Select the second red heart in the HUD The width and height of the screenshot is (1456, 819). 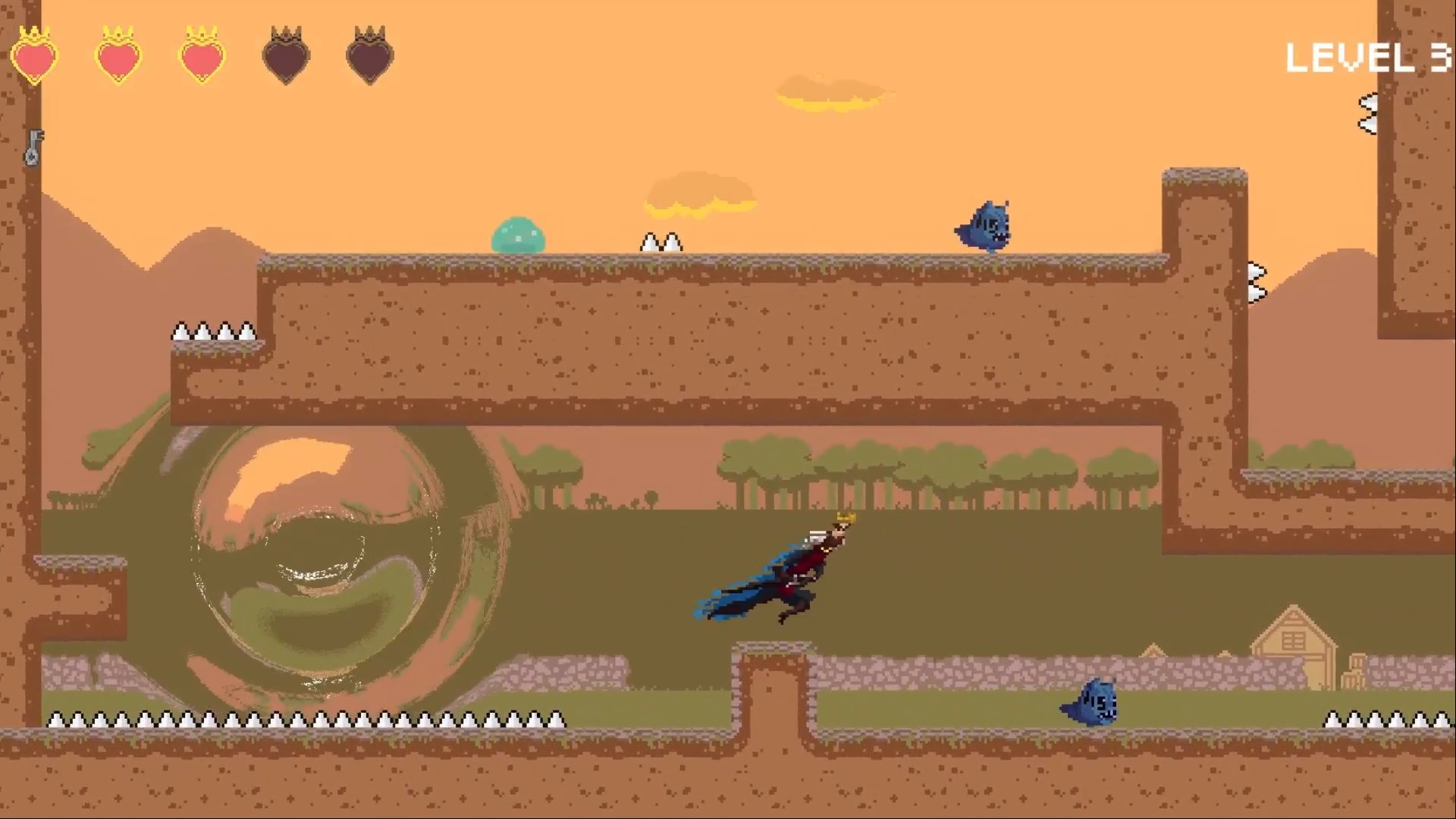[x=118, y=55]
